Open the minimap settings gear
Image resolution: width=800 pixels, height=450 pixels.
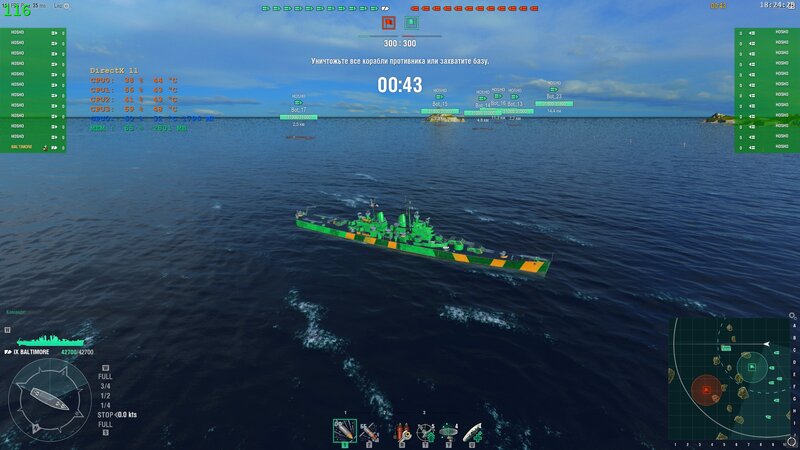coord(795,314)
